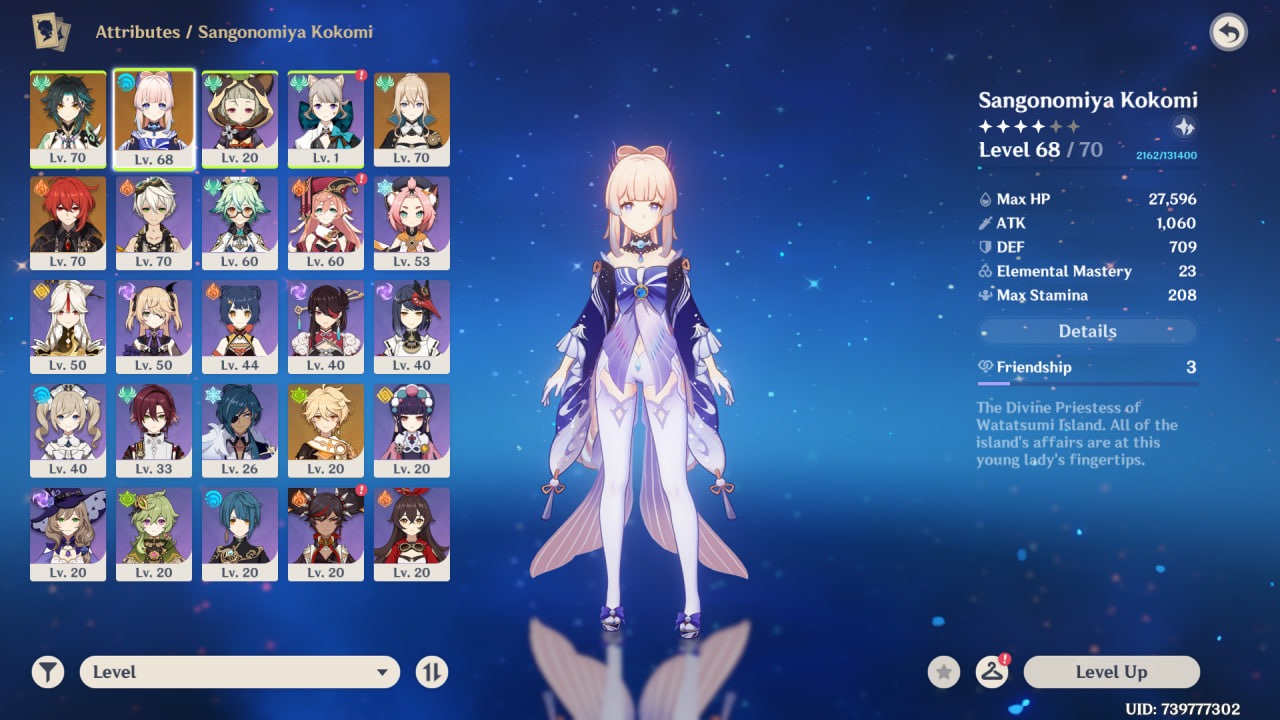Screen dimensions: 1280x720
Task: Pick Amber with the red bow
Action: pos(412,534)
